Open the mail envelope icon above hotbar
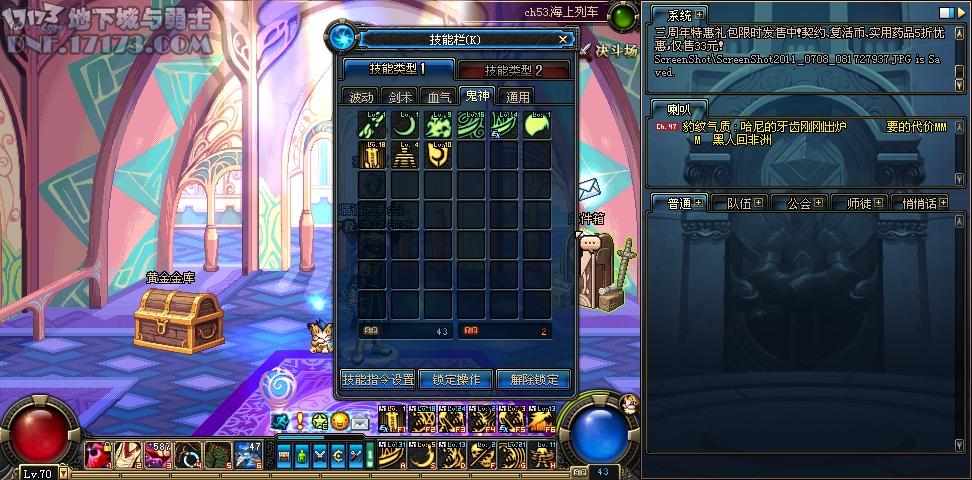The height and width of the screenshot is (480, 972). (x=360, y=421)
